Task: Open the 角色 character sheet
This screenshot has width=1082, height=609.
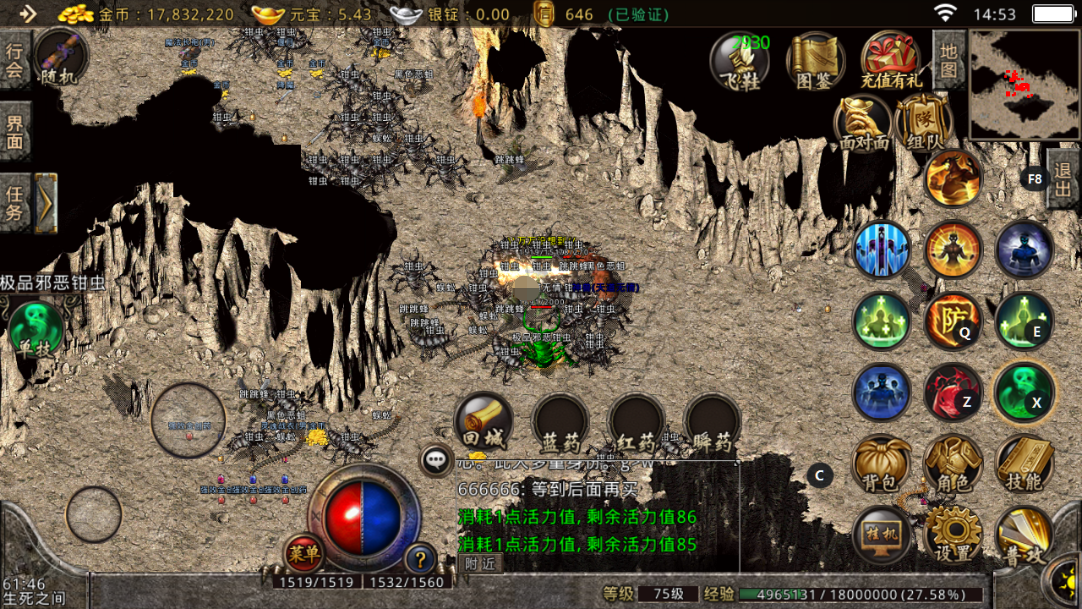Action: click(x=953, y=464)
